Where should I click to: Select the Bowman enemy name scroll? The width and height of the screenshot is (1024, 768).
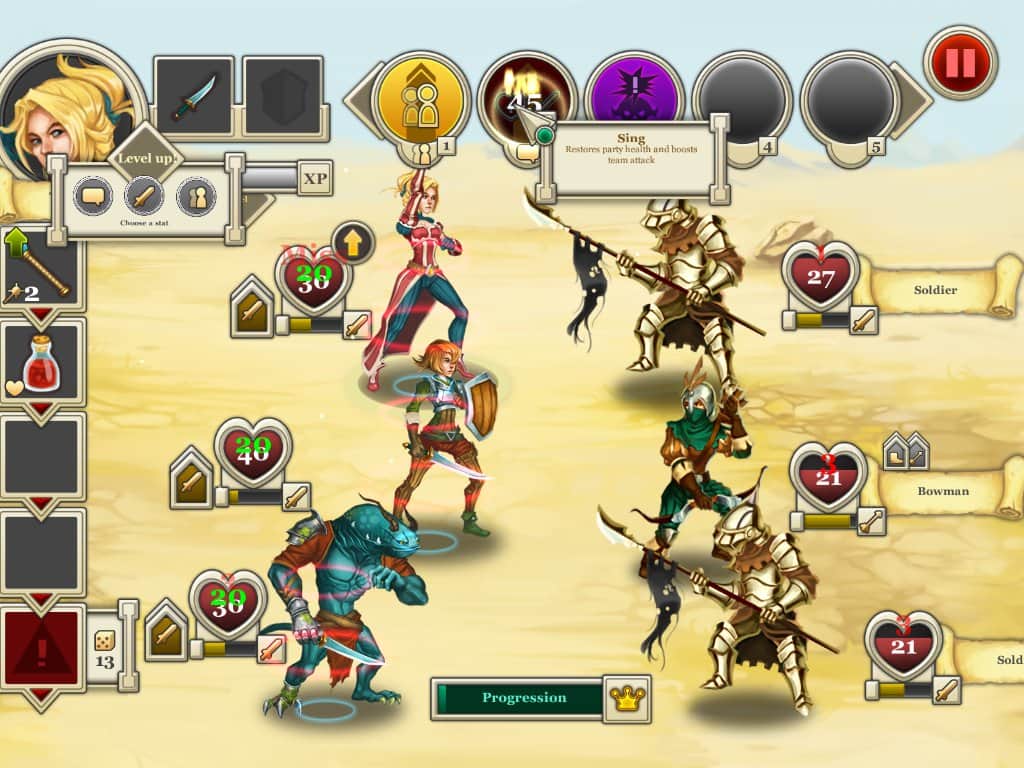coord(943,491)
